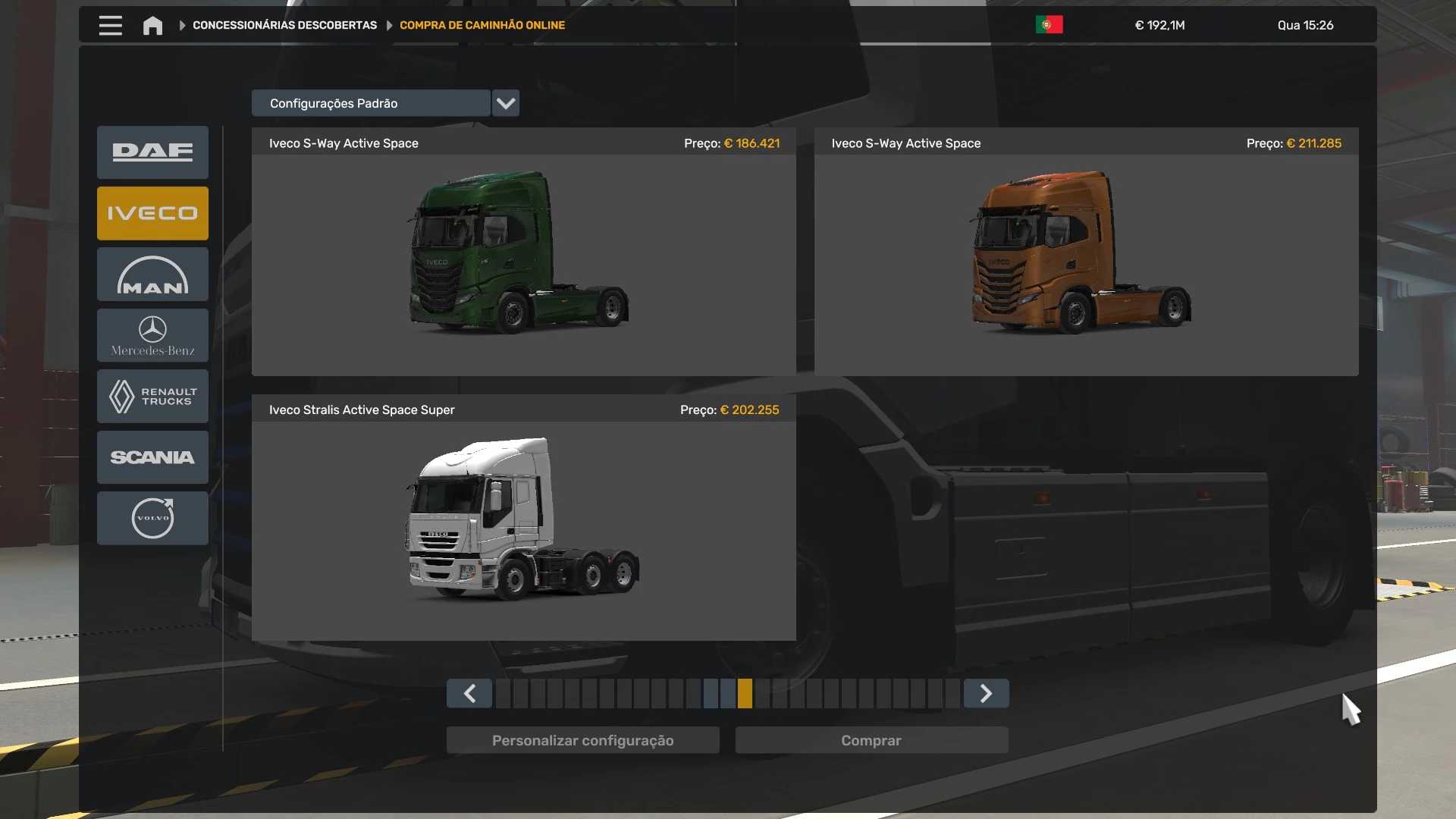Click Personalizar configuração button

click(582, 740)
